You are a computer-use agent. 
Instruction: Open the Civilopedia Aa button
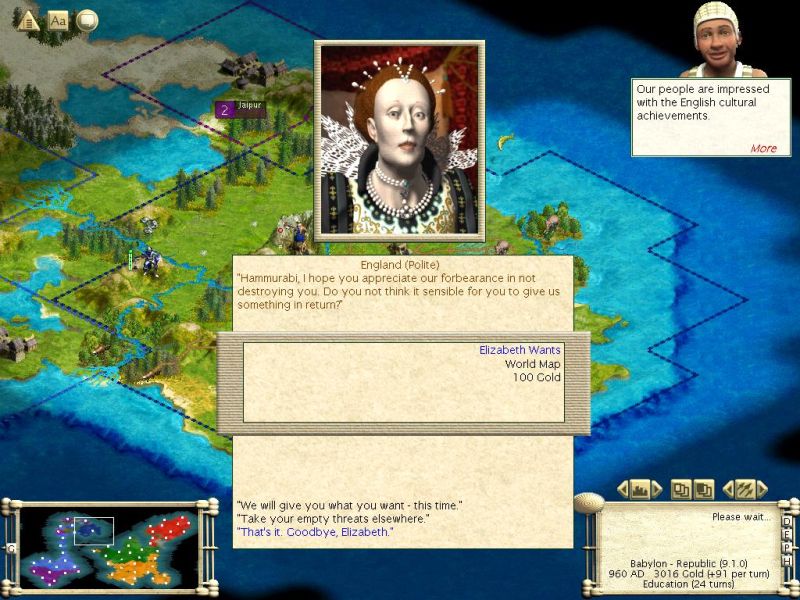point(58,20)
